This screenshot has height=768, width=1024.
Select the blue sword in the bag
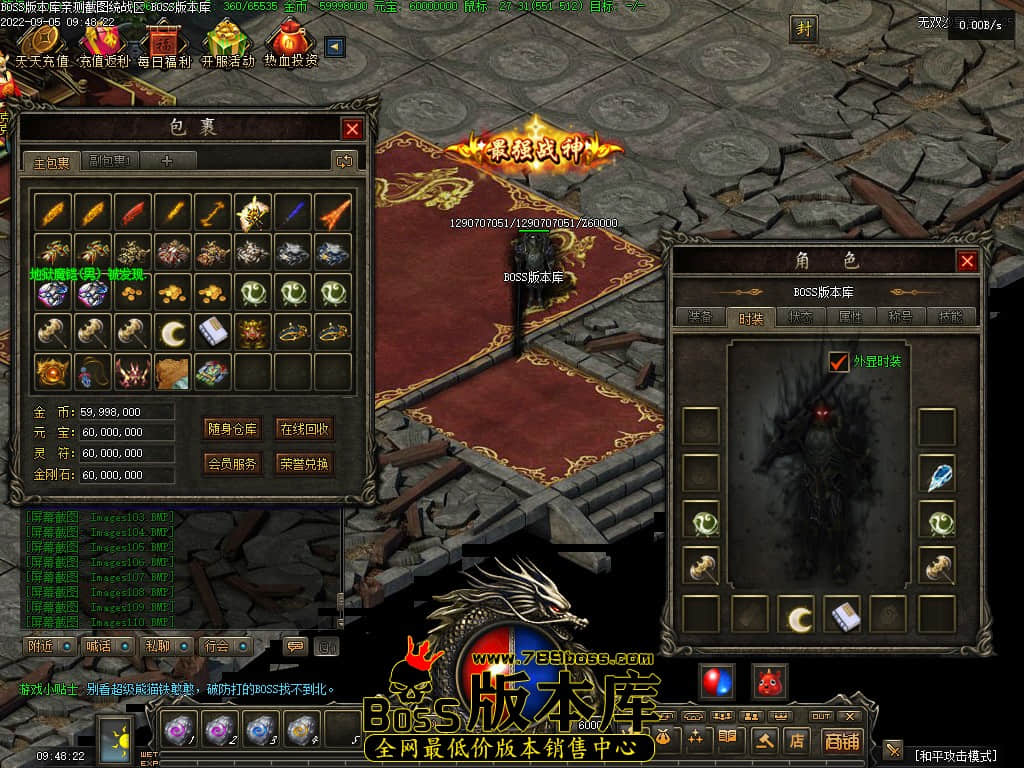(x=293, y=212)
